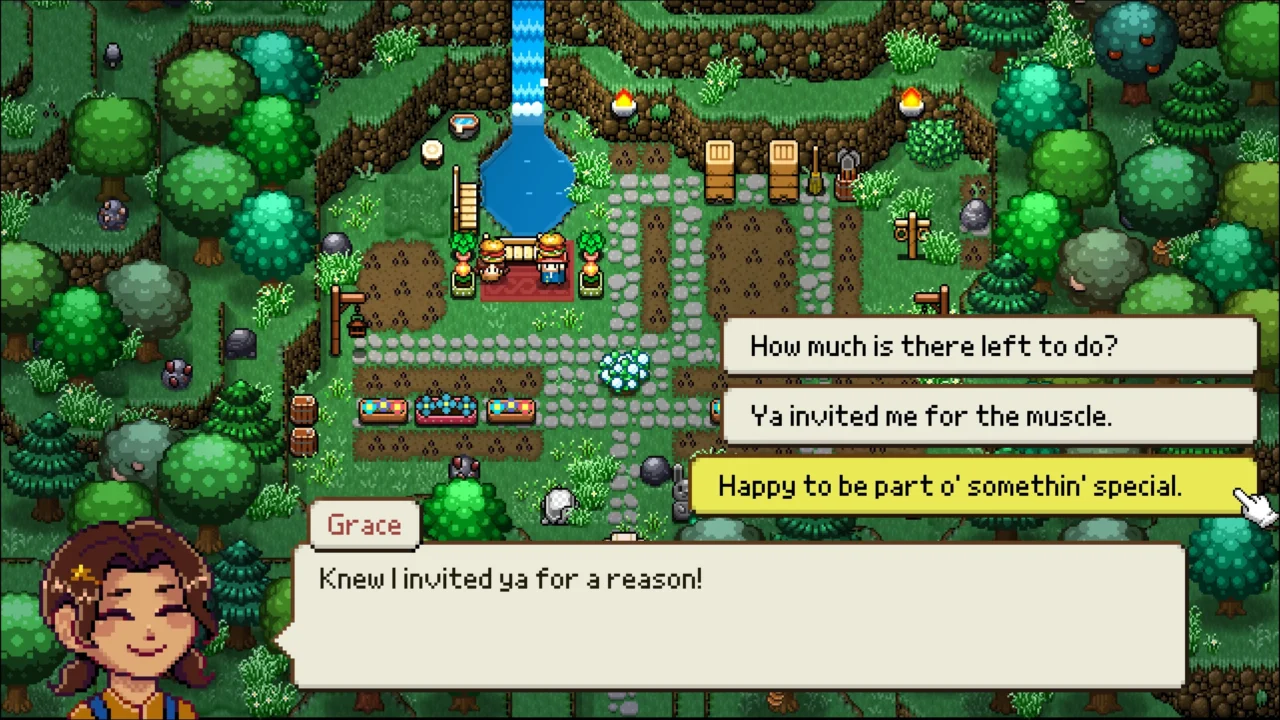Ask "How much is there left to do?"

click(x=988, y=346)
